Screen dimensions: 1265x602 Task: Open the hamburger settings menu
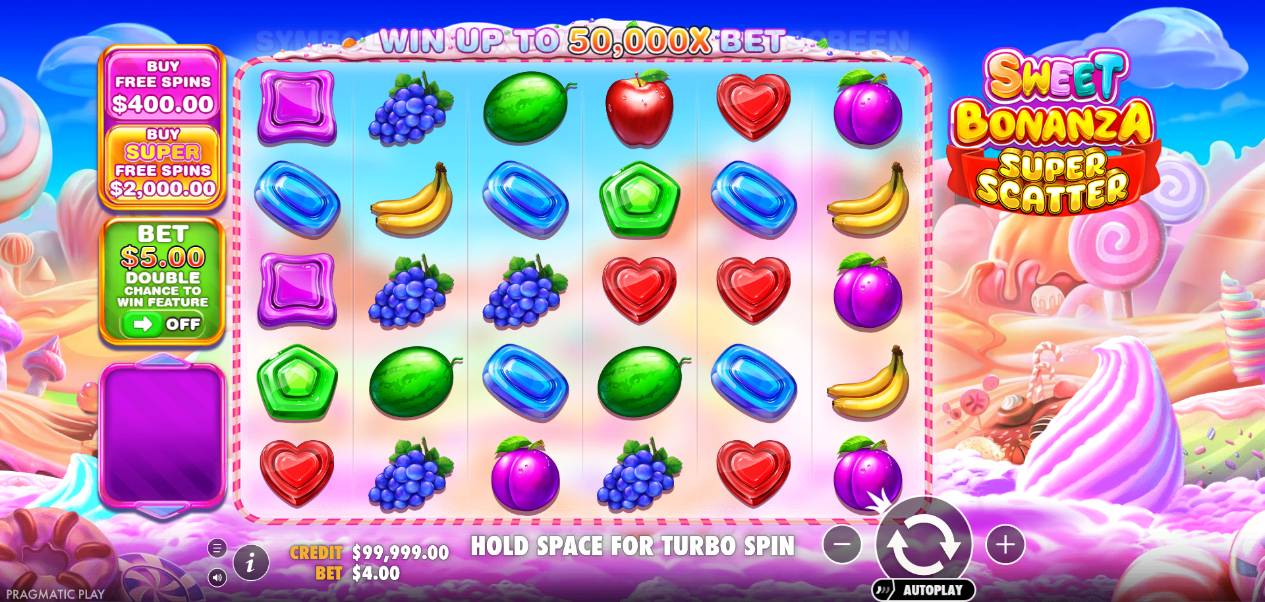(x=217, y=547)
